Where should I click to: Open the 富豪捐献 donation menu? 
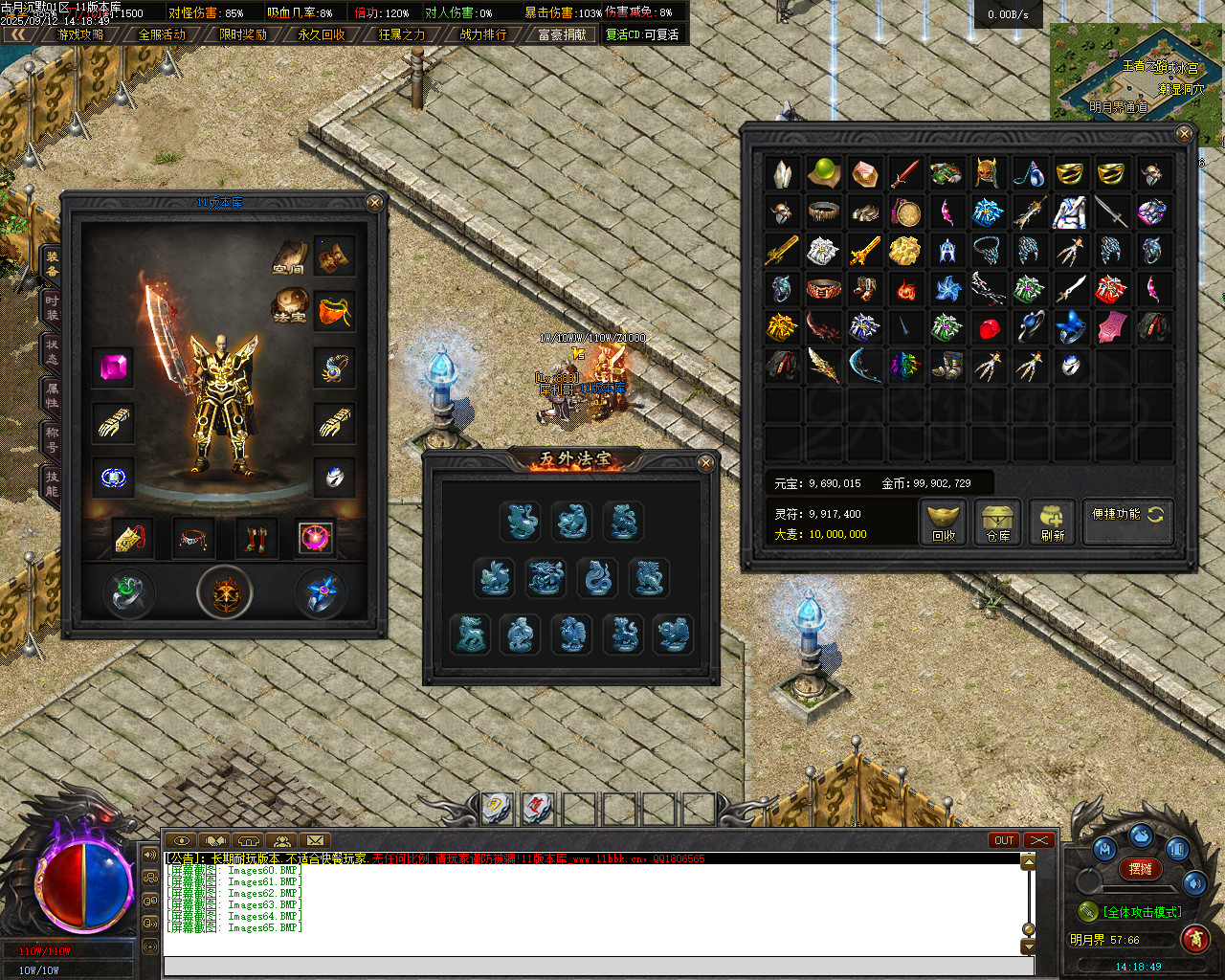(562, 34)
